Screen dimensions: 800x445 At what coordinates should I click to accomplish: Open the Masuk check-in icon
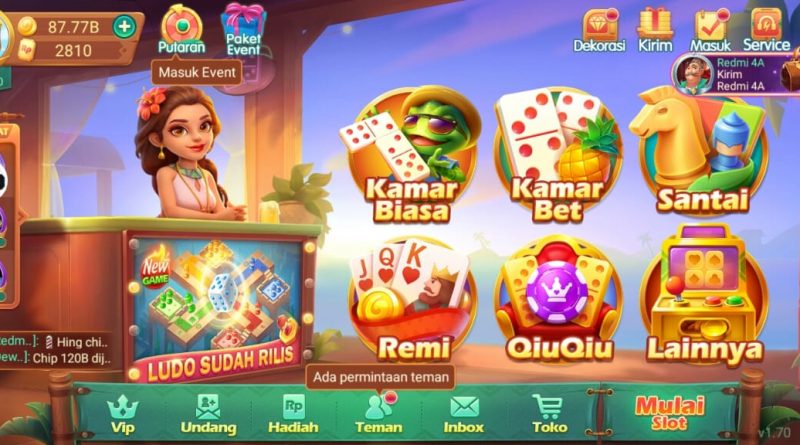(x=710, y=28)
